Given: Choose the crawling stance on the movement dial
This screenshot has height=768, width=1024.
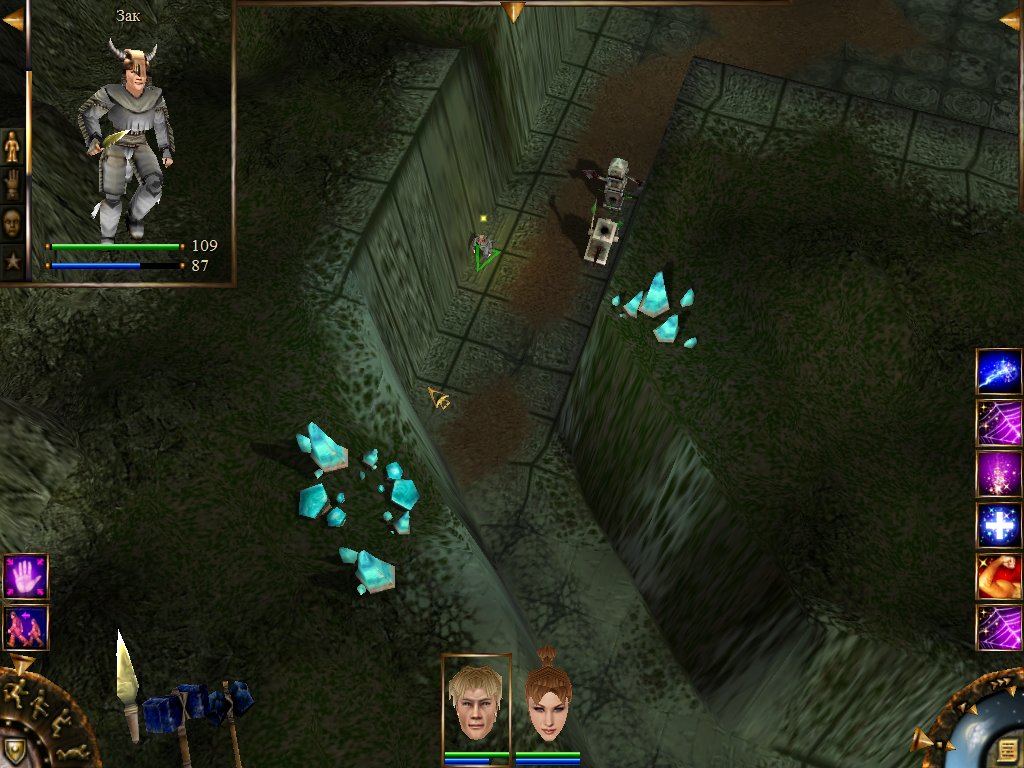Looking at the screenshot, I should [x=72, y=750].
